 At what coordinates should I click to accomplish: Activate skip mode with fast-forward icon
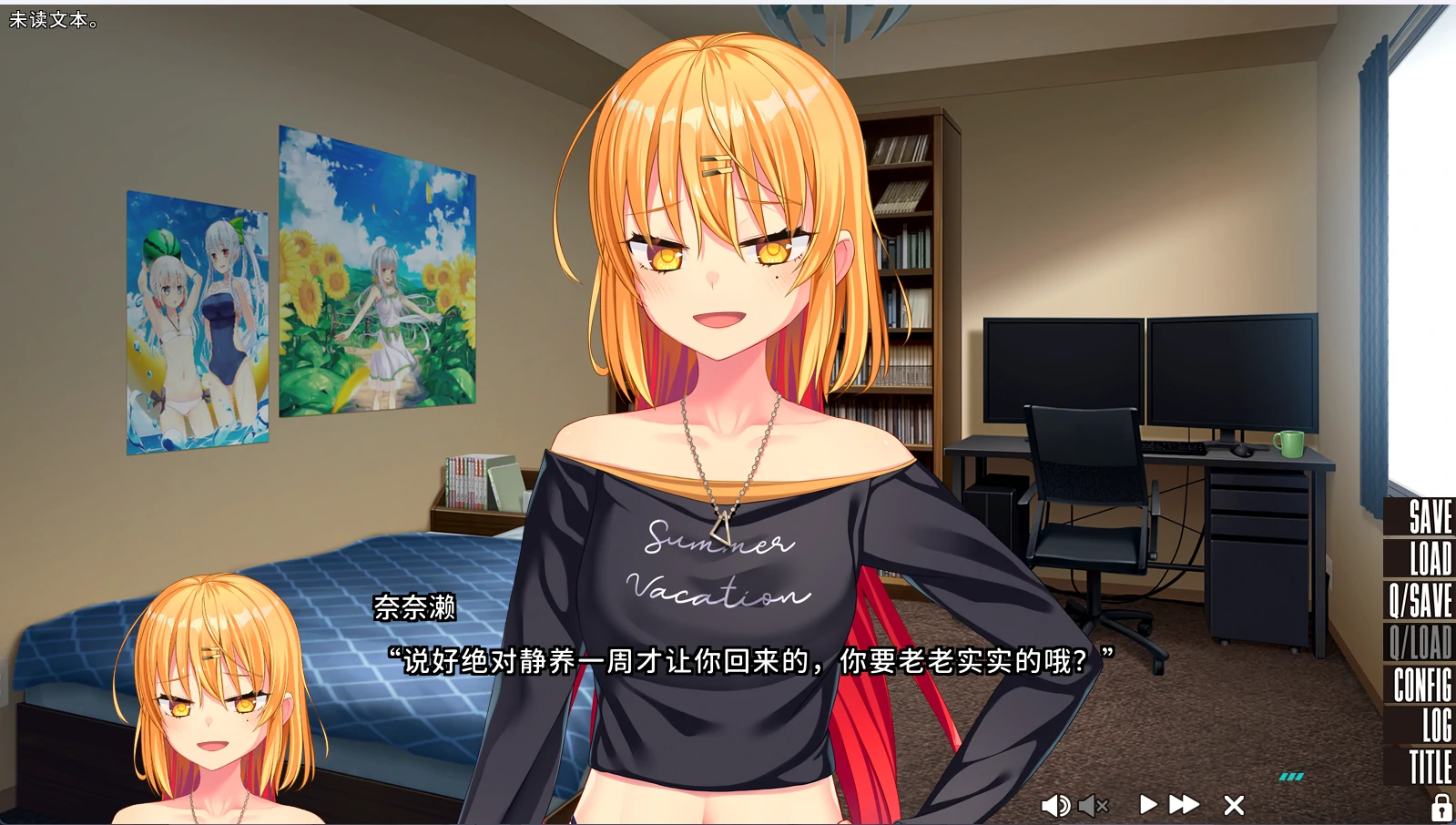tap(1183, 805)
